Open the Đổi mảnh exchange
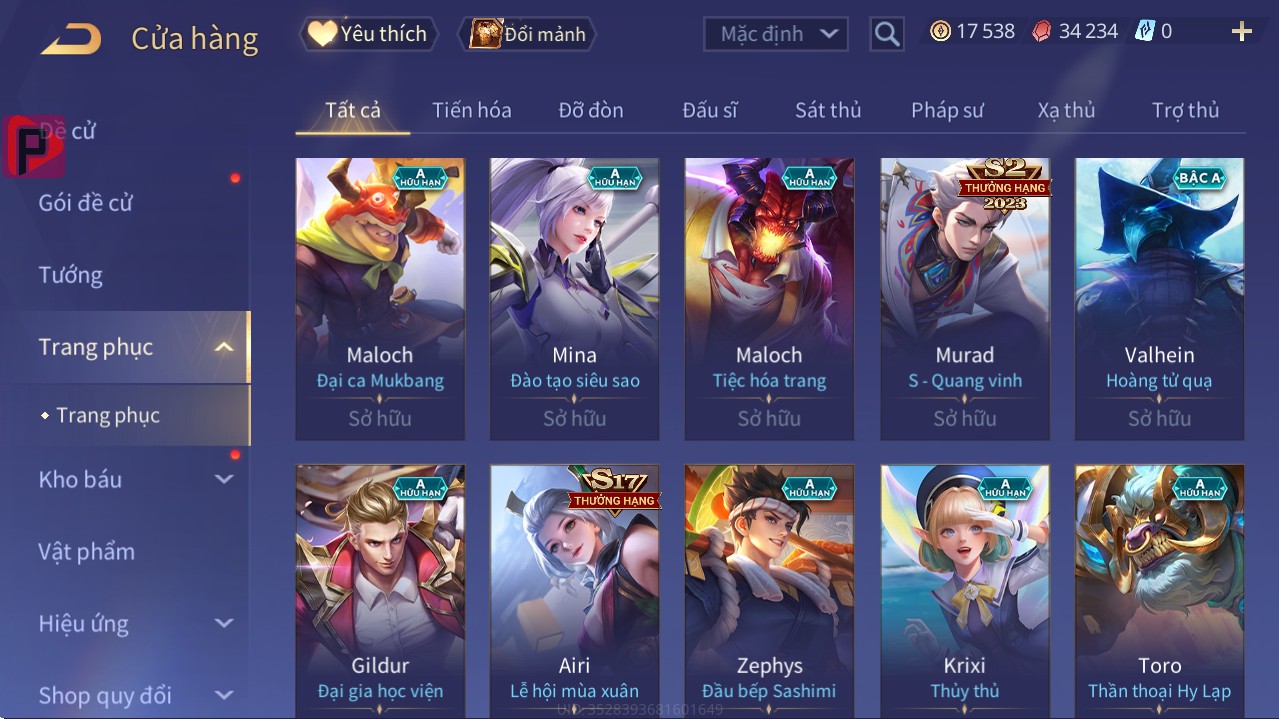This screenshot has height=719, width=1279. pyautogui.click(x=528, y=34)
